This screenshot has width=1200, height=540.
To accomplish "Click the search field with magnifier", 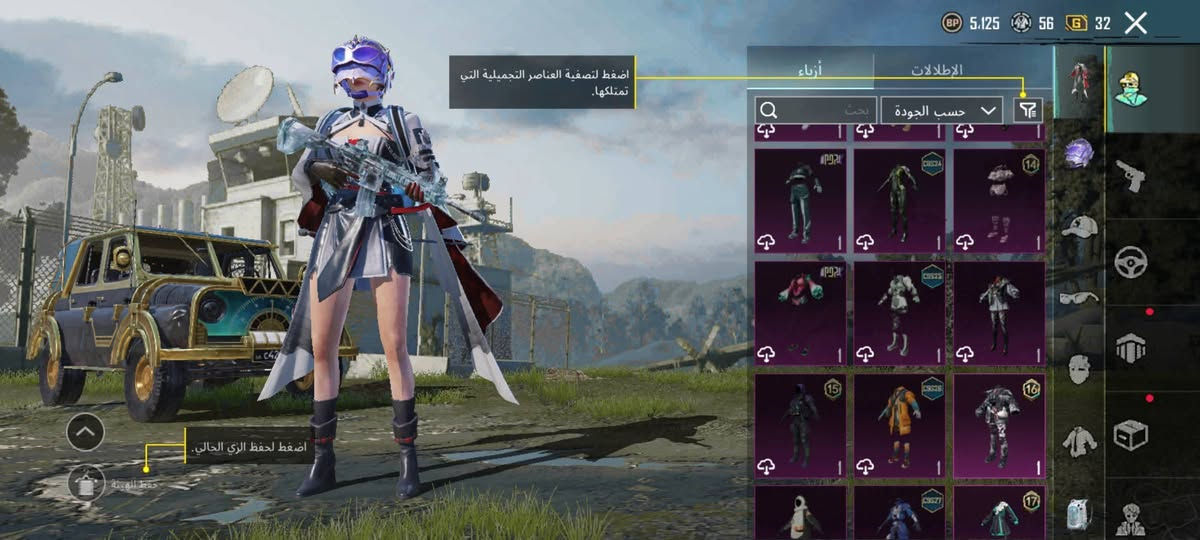I will click(x=816, y=110).
